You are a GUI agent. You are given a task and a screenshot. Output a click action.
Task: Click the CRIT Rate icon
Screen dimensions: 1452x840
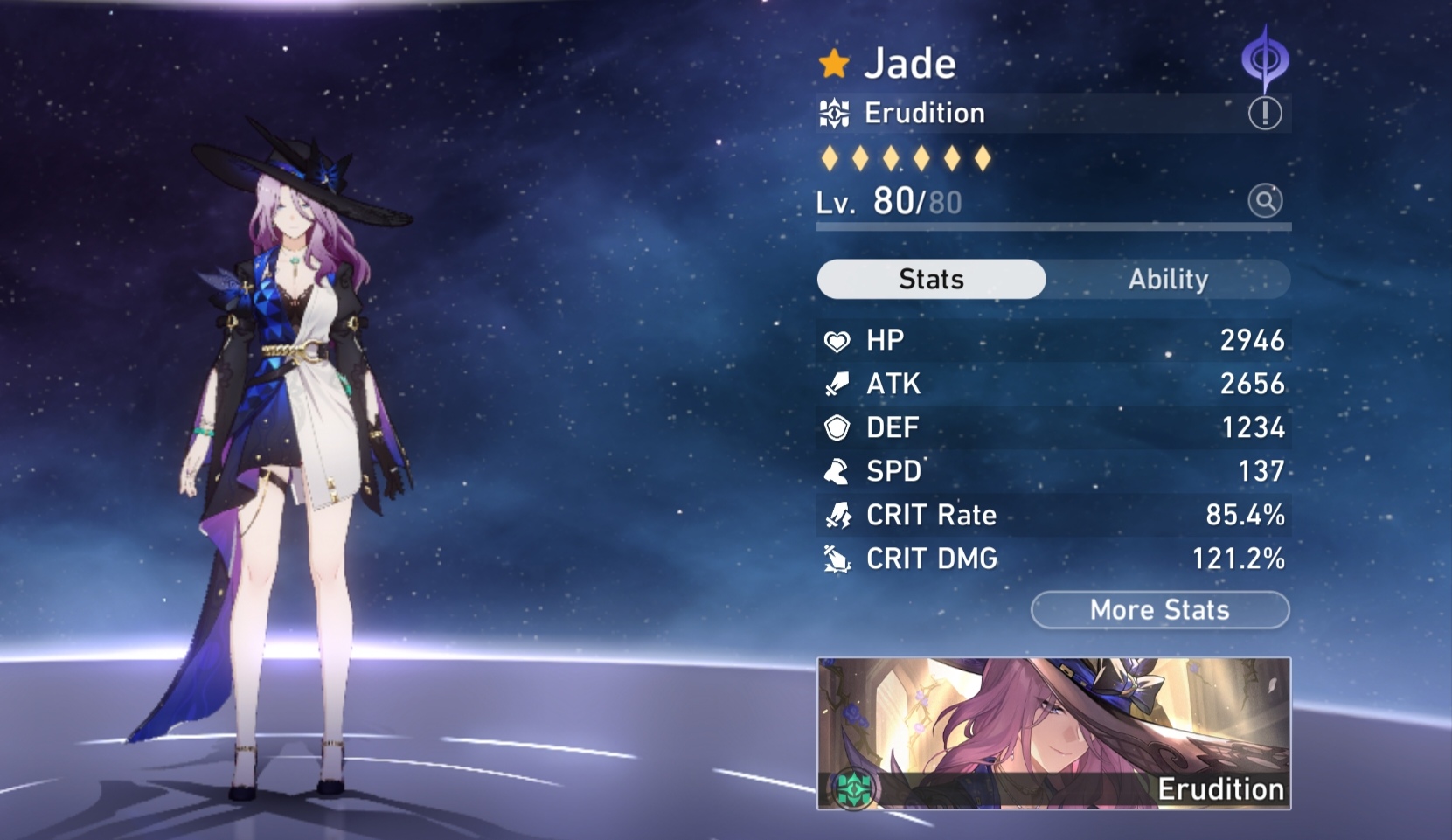click(837, 515)
